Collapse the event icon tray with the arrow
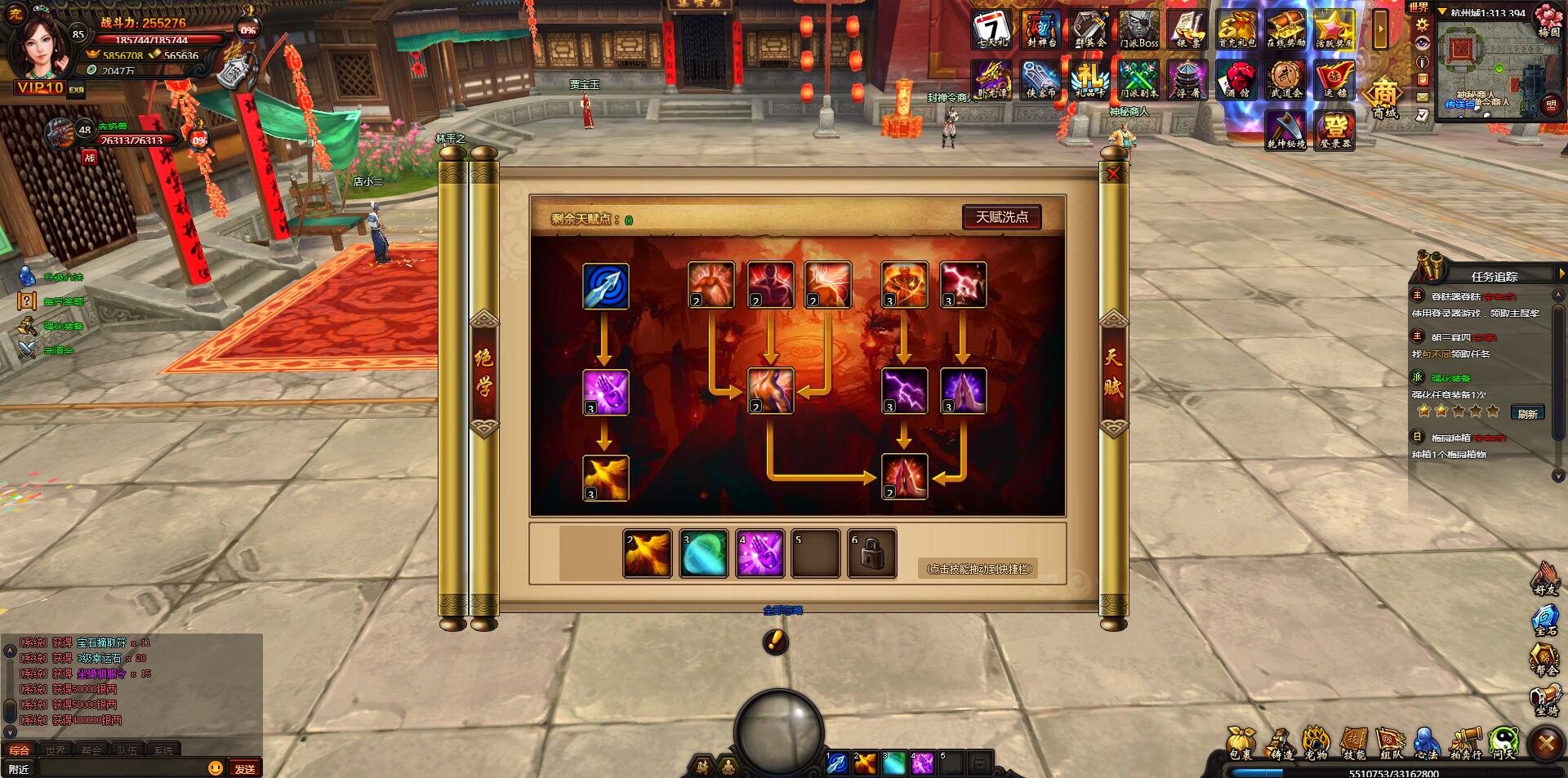The height and width of the screenshot is (778, 1568). click(1380, 29)
